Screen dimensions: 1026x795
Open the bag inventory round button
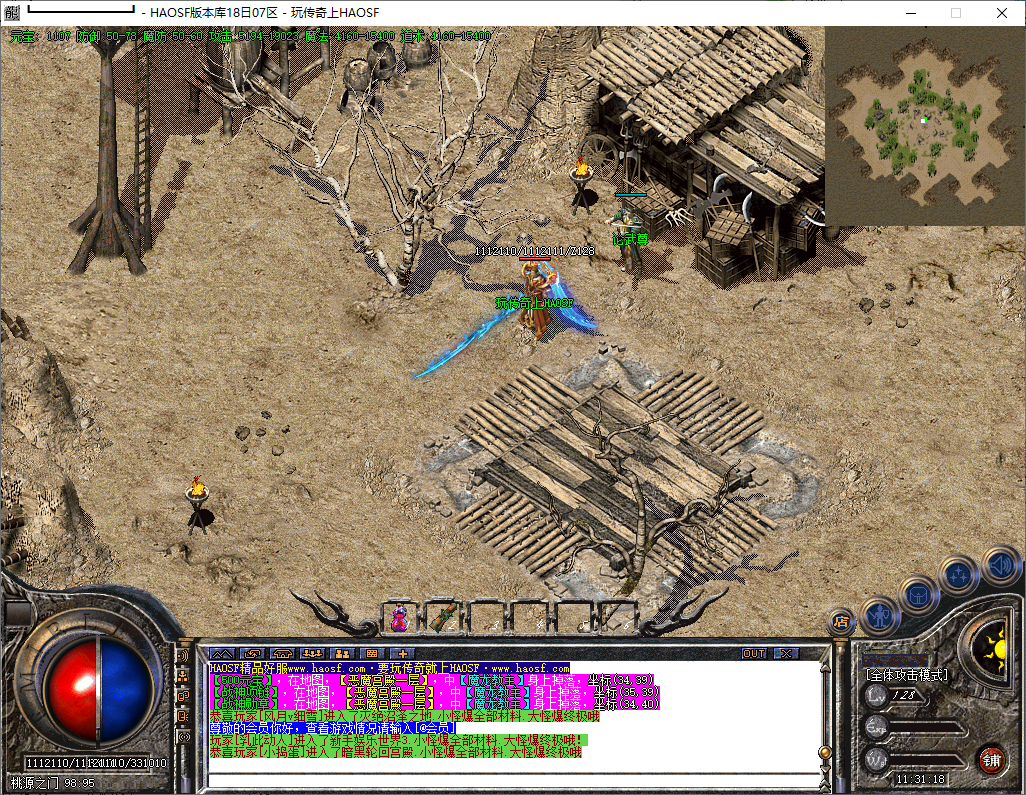(919, 594)
